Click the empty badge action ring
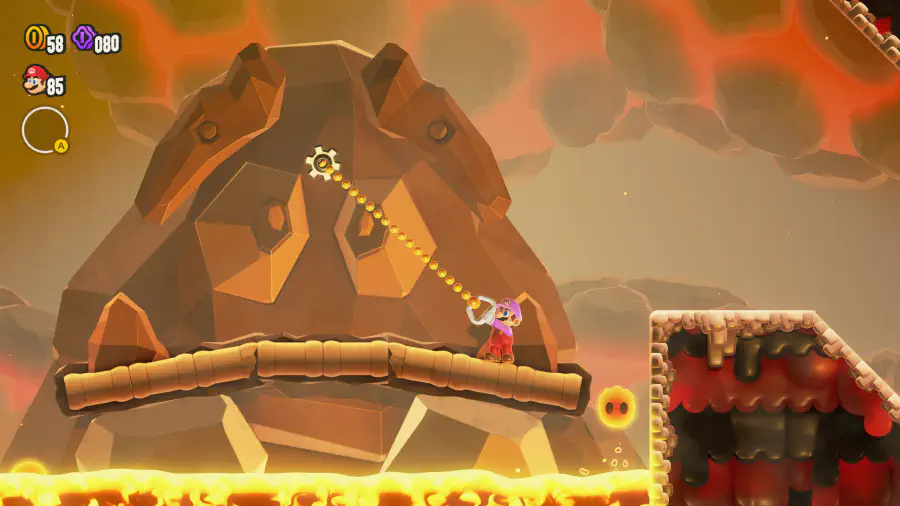 coord(45,130)
